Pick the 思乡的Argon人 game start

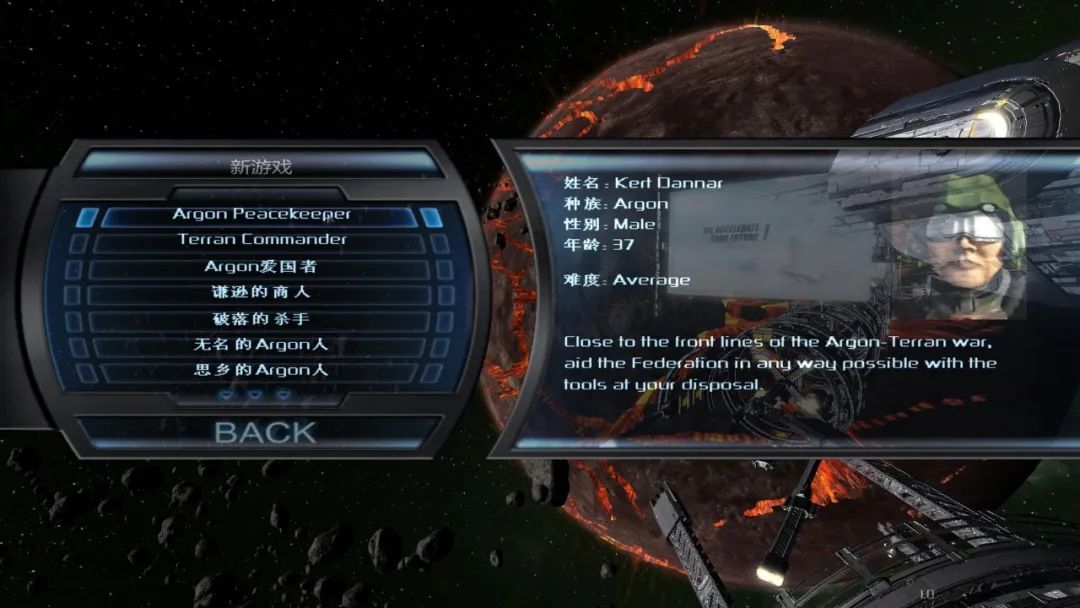tap(260, 371)
